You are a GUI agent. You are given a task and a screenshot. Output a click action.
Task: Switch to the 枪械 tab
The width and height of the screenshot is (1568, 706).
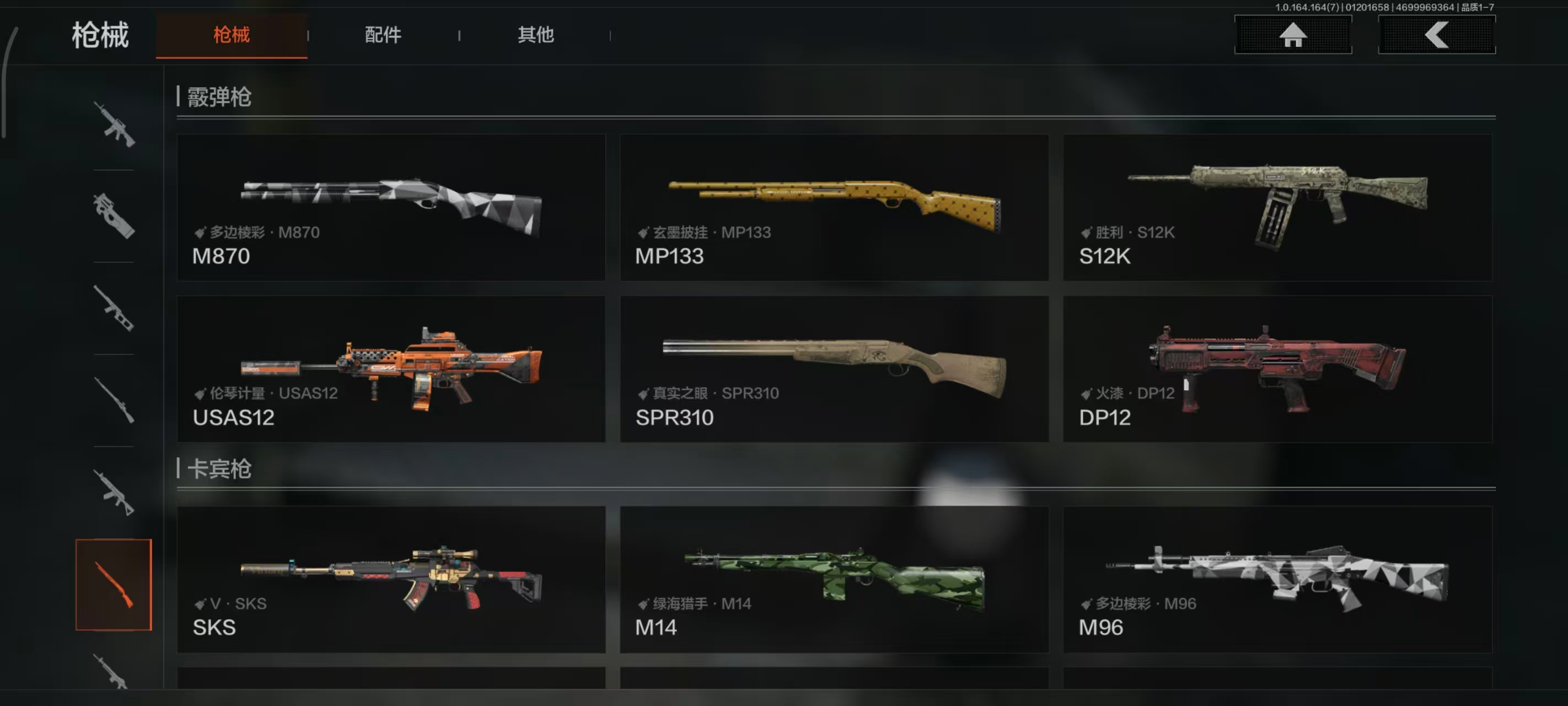click(x=232, y=35)
